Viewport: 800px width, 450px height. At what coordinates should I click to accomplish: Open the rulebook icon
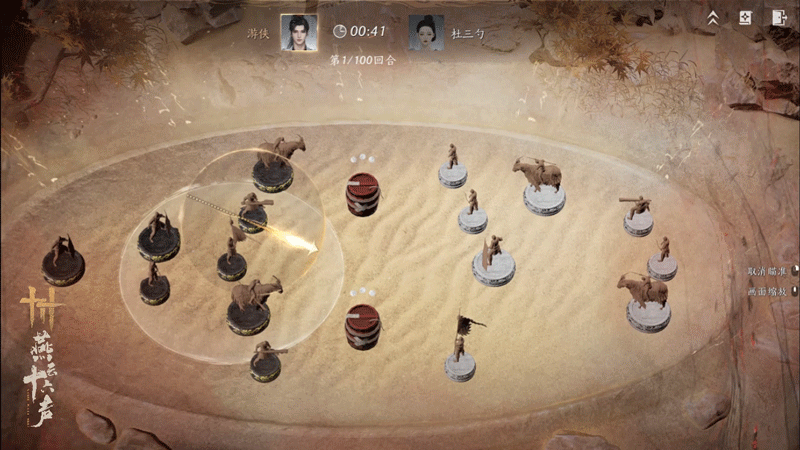pos(744,17)
